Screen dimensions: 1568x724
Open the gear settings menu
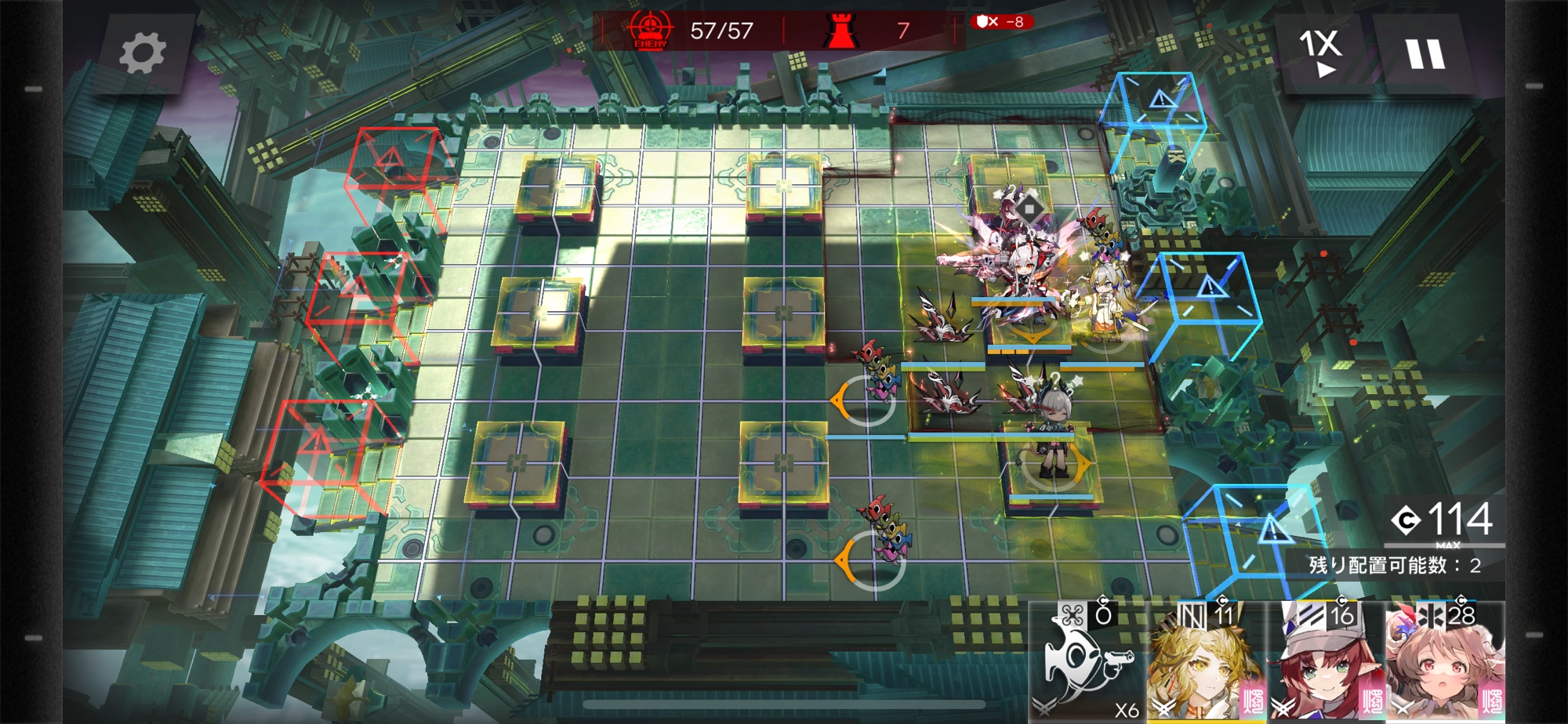click(x=143, y=54)
